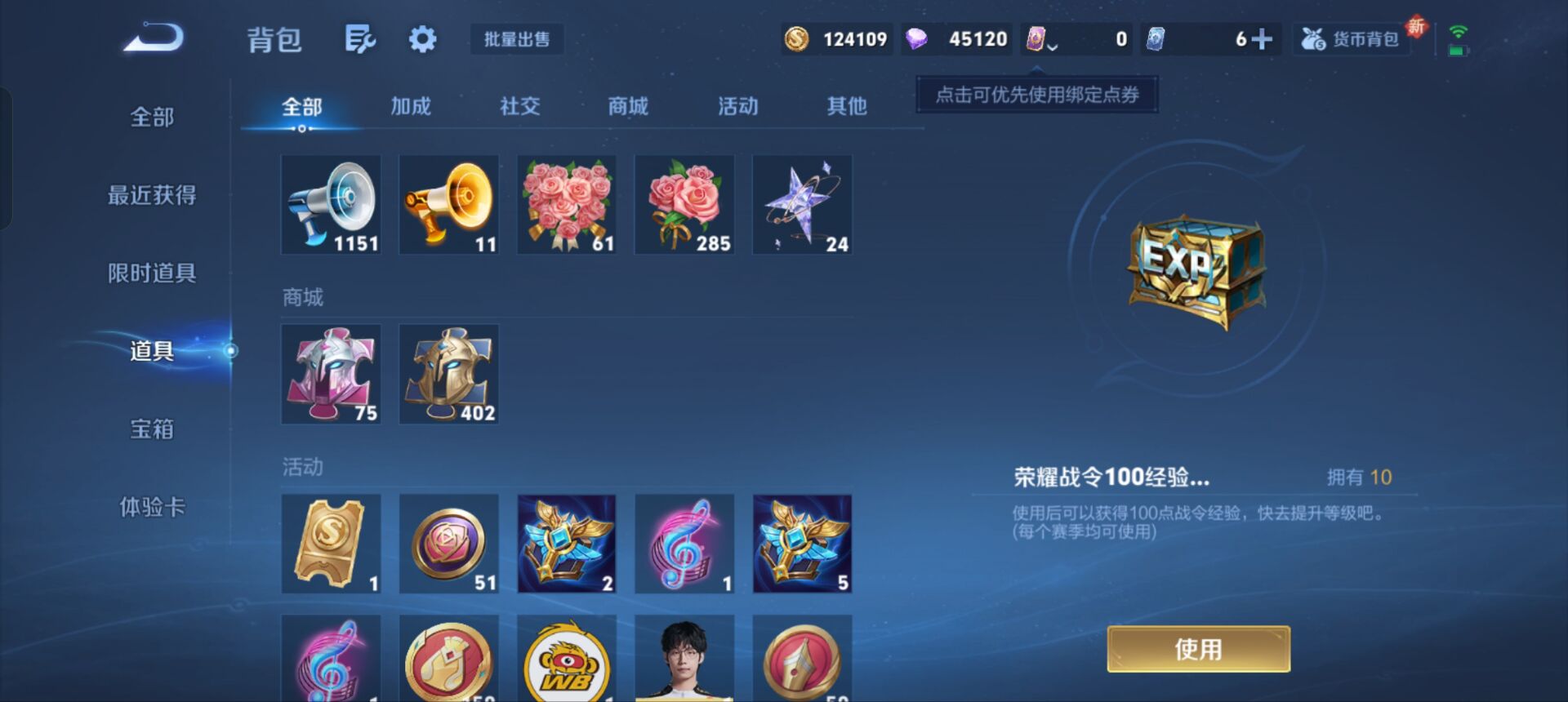Screen dimensions: 1568x702
Task: Open the 宝箱 category in left sidebar
Action: coord(152,429)
